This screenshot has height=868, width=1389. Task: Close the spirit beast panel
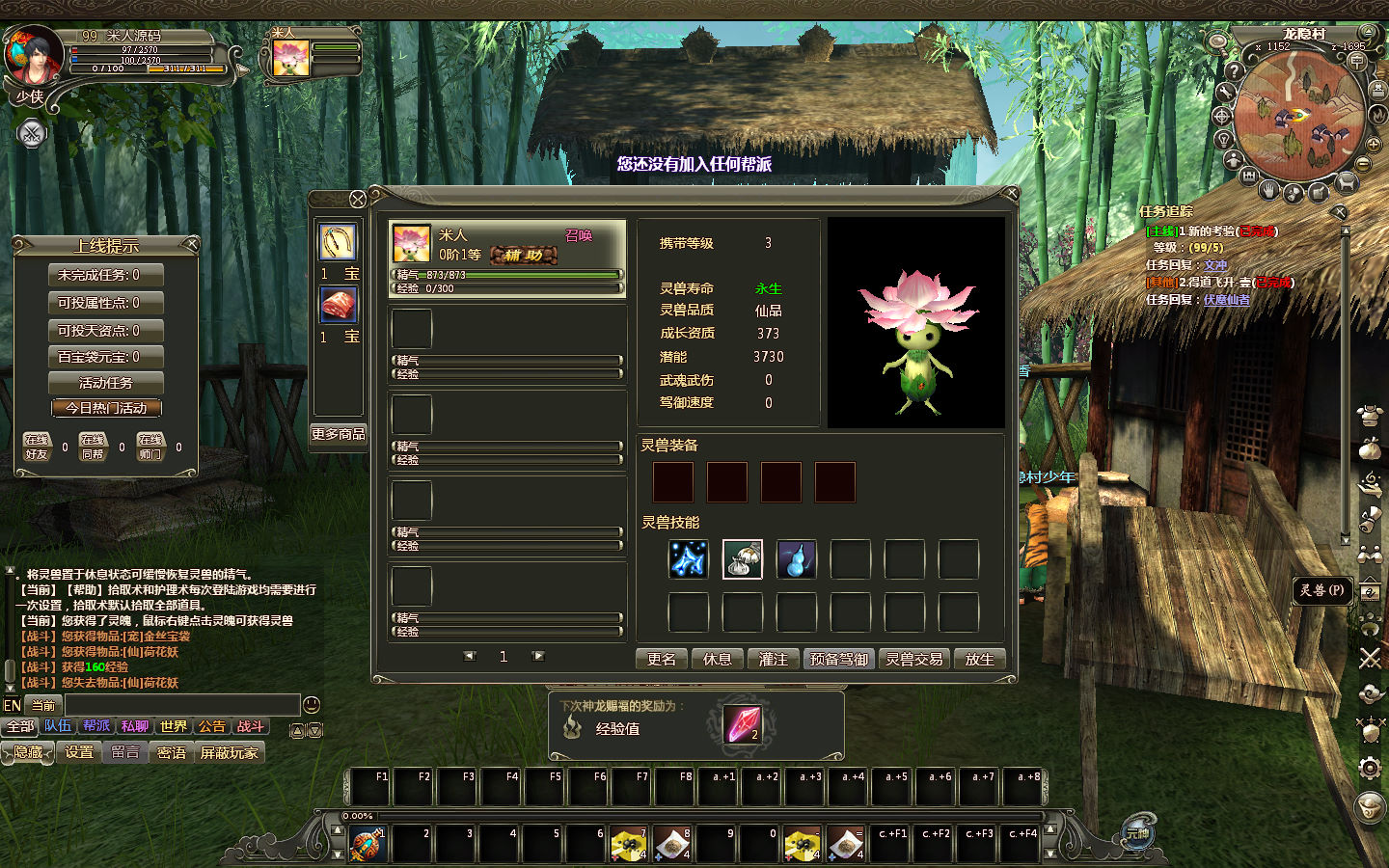[x=358, y=200]
